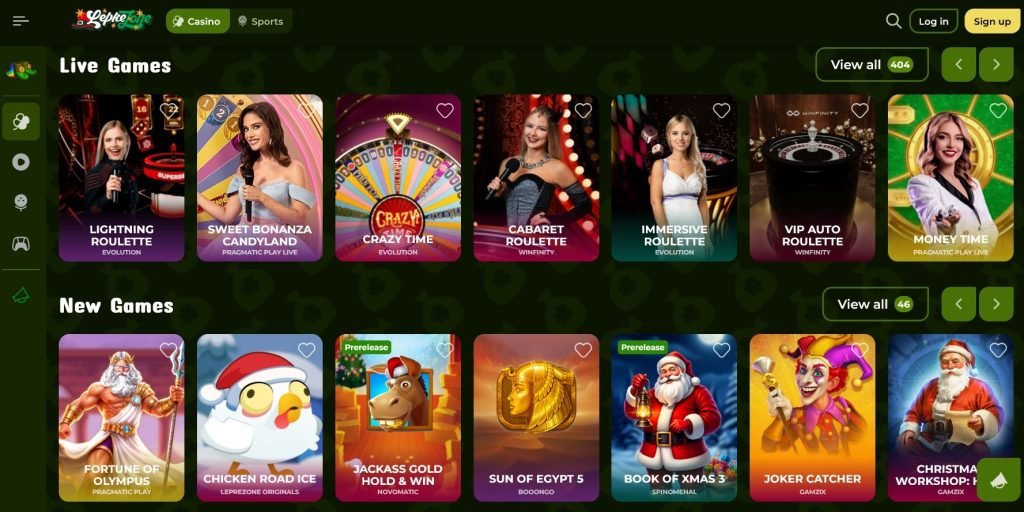Open Chicken Road Ice game
The height and width of the screenshot is (512, 1024).
click(259, 417)
